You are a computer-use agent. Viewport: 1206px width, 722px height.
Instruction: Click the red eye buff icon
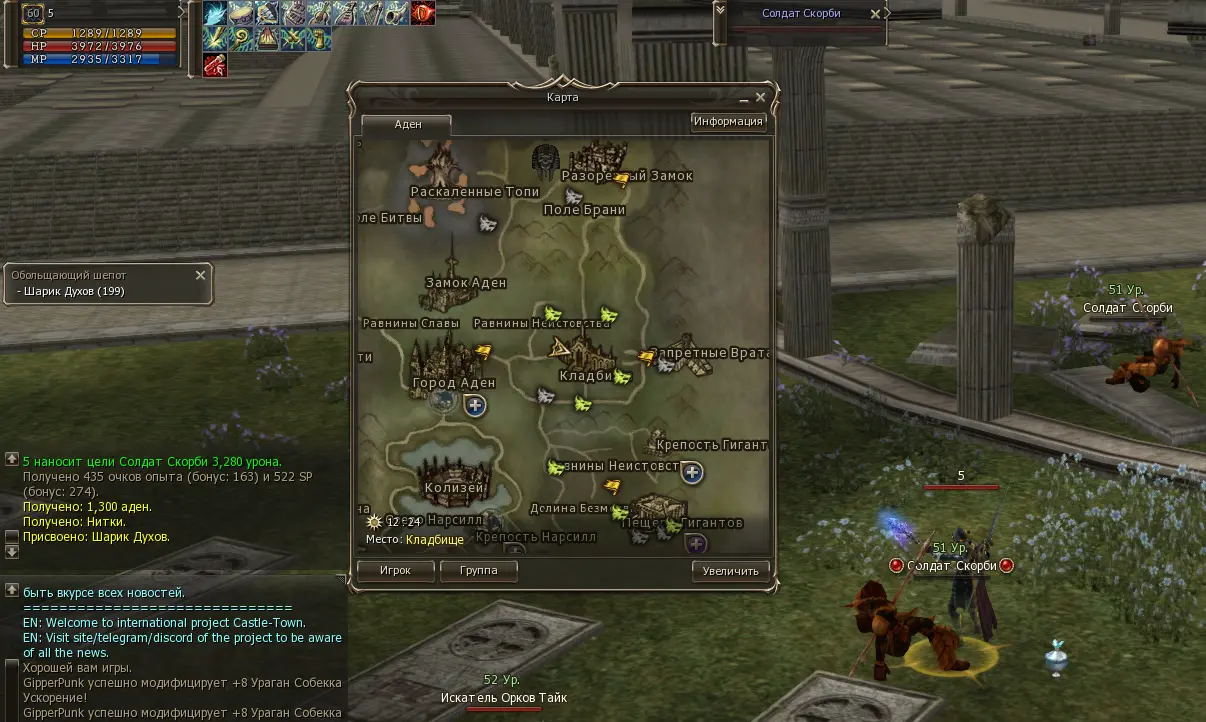point(423,13)
